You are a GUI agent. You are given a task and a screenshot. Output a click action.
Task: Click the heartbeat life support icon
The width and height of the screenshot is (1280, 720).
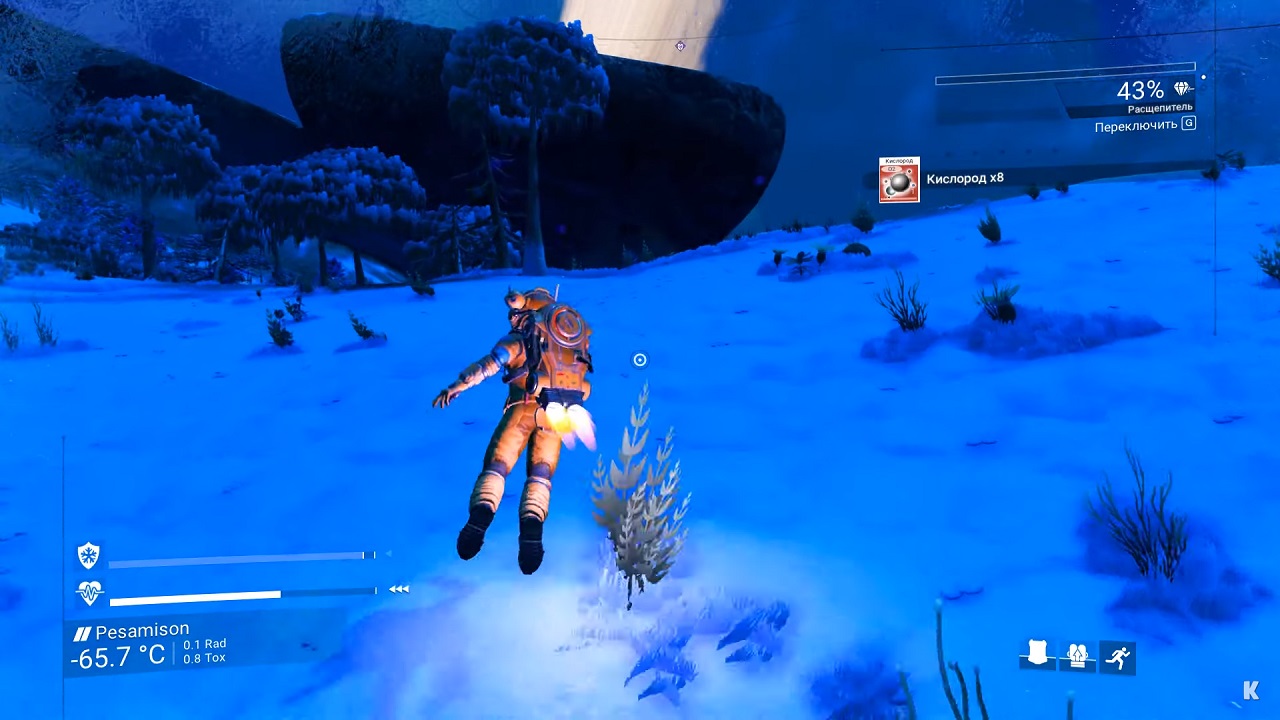90,593
